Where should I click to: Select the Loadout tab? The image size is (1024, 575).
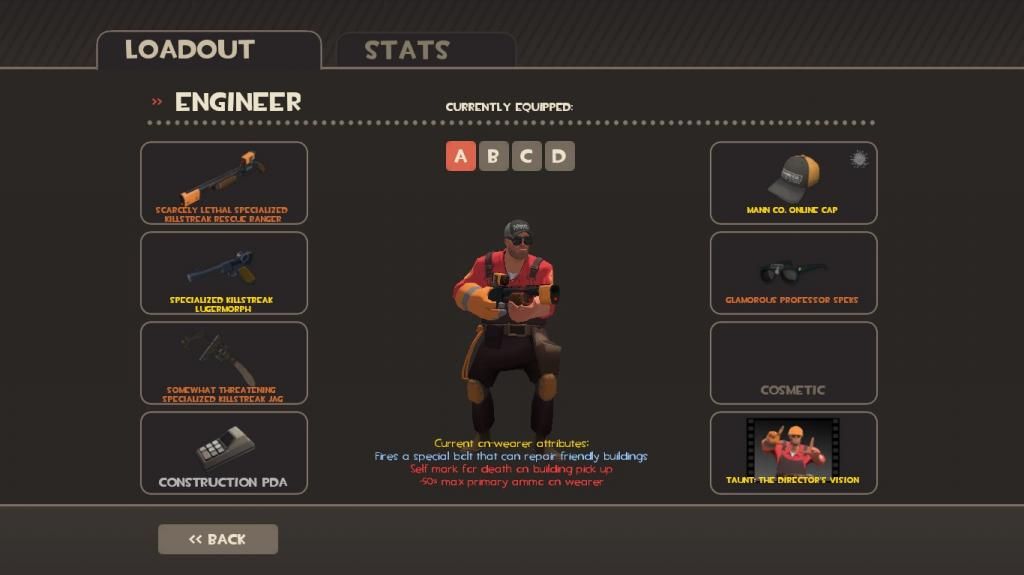pyautogui.click(x=190, y=50)
